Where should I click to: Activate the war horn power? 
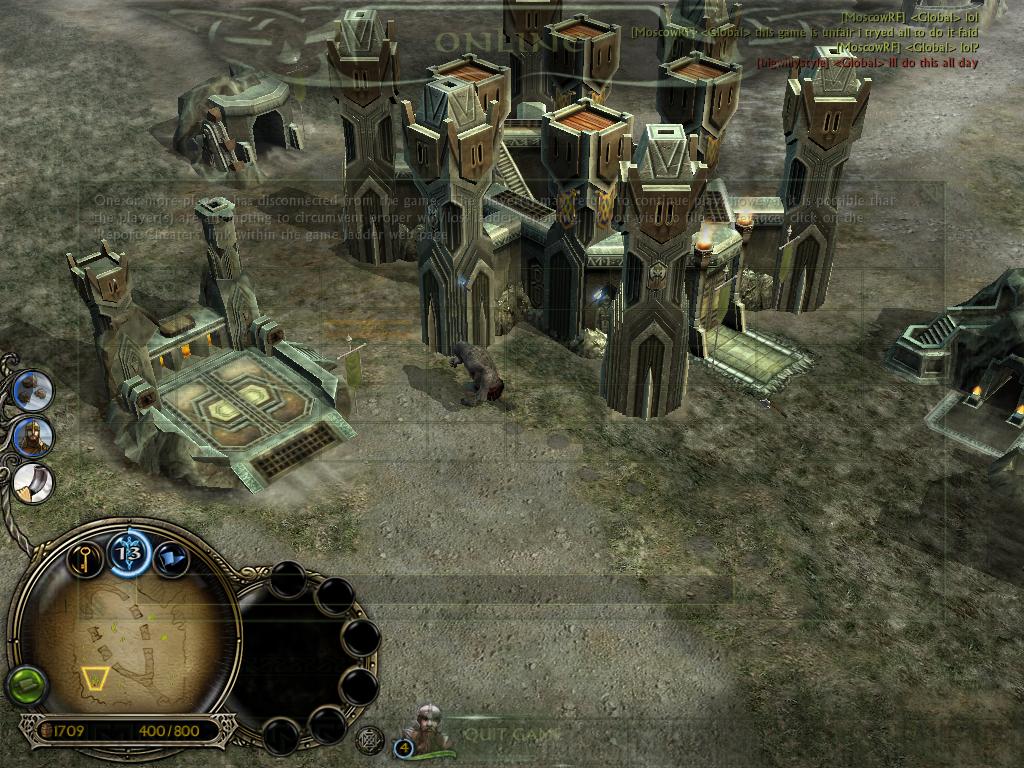[x=33, y=482]
